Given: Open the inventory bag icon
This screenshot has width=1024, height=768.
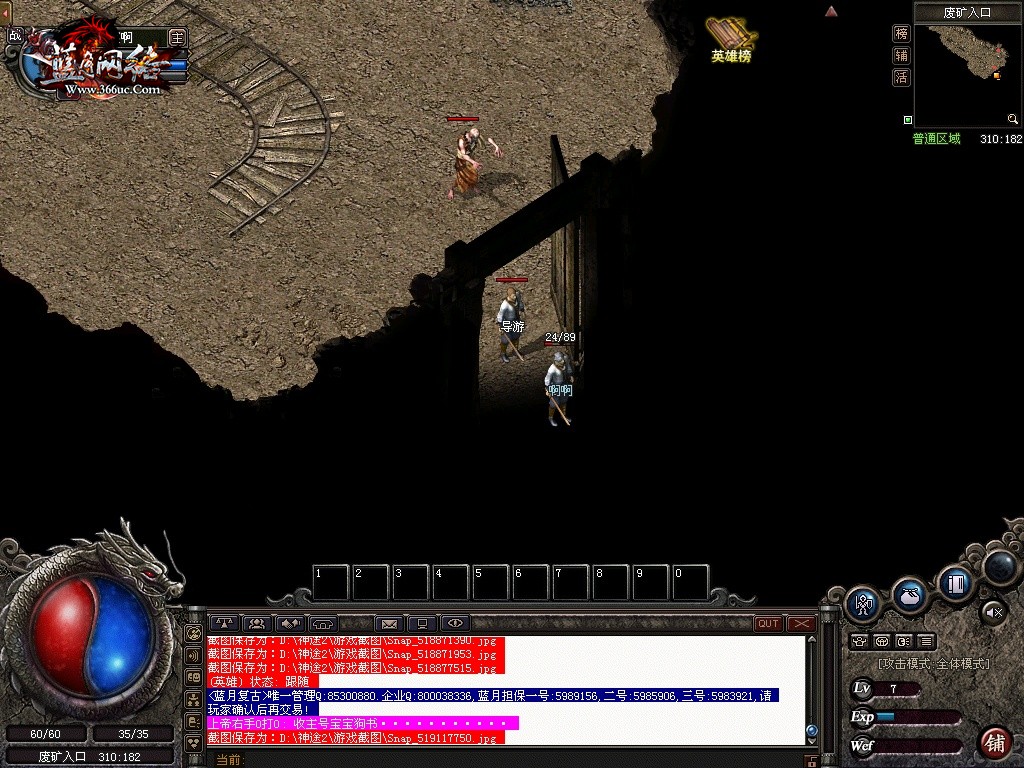Looking at the screenshot, I should click(909, 594).
